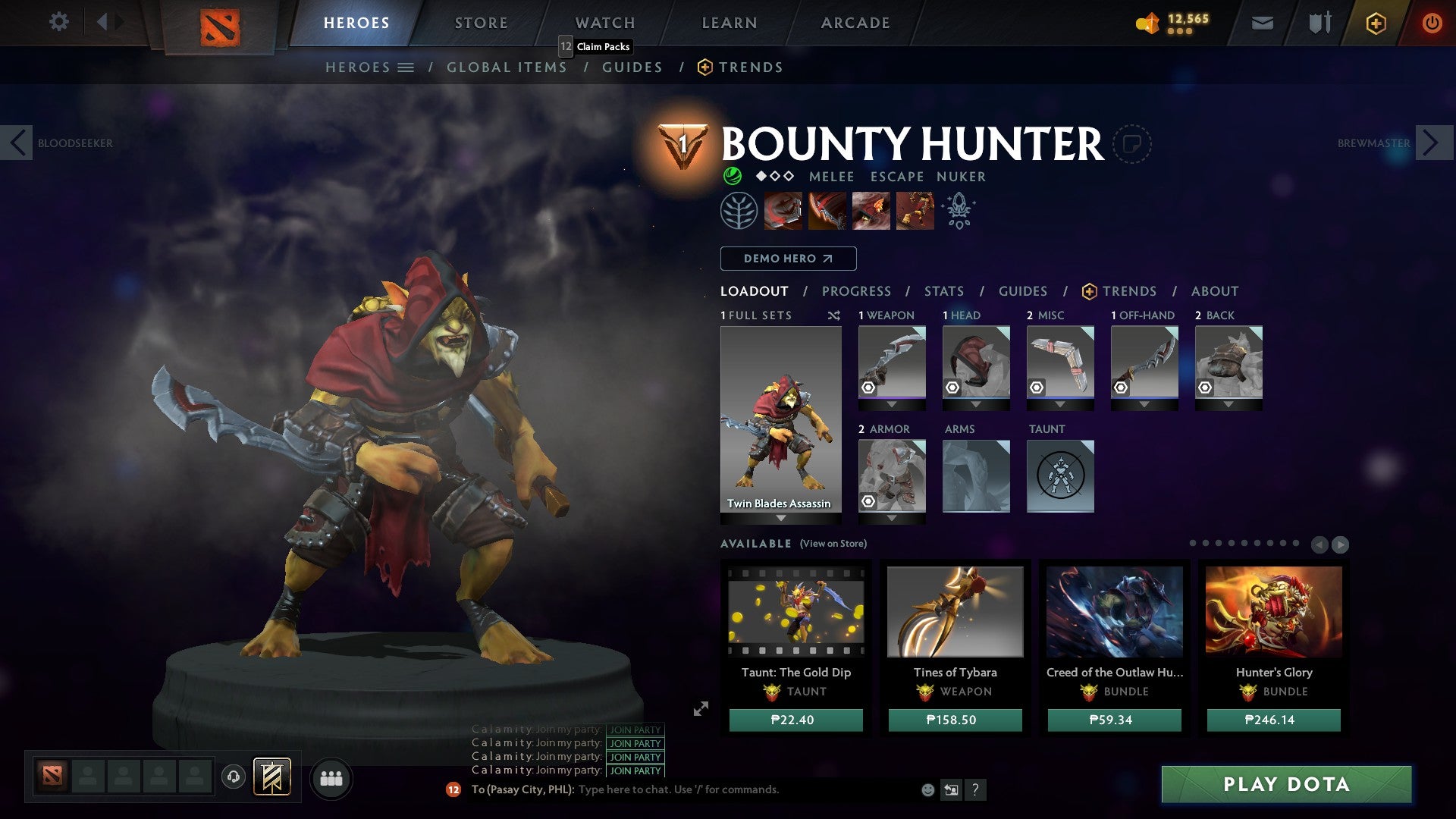The image size is (1456, 819).
Task: Click the Tines of Tybara weapon thumbnail
Action: click(955, 612)
